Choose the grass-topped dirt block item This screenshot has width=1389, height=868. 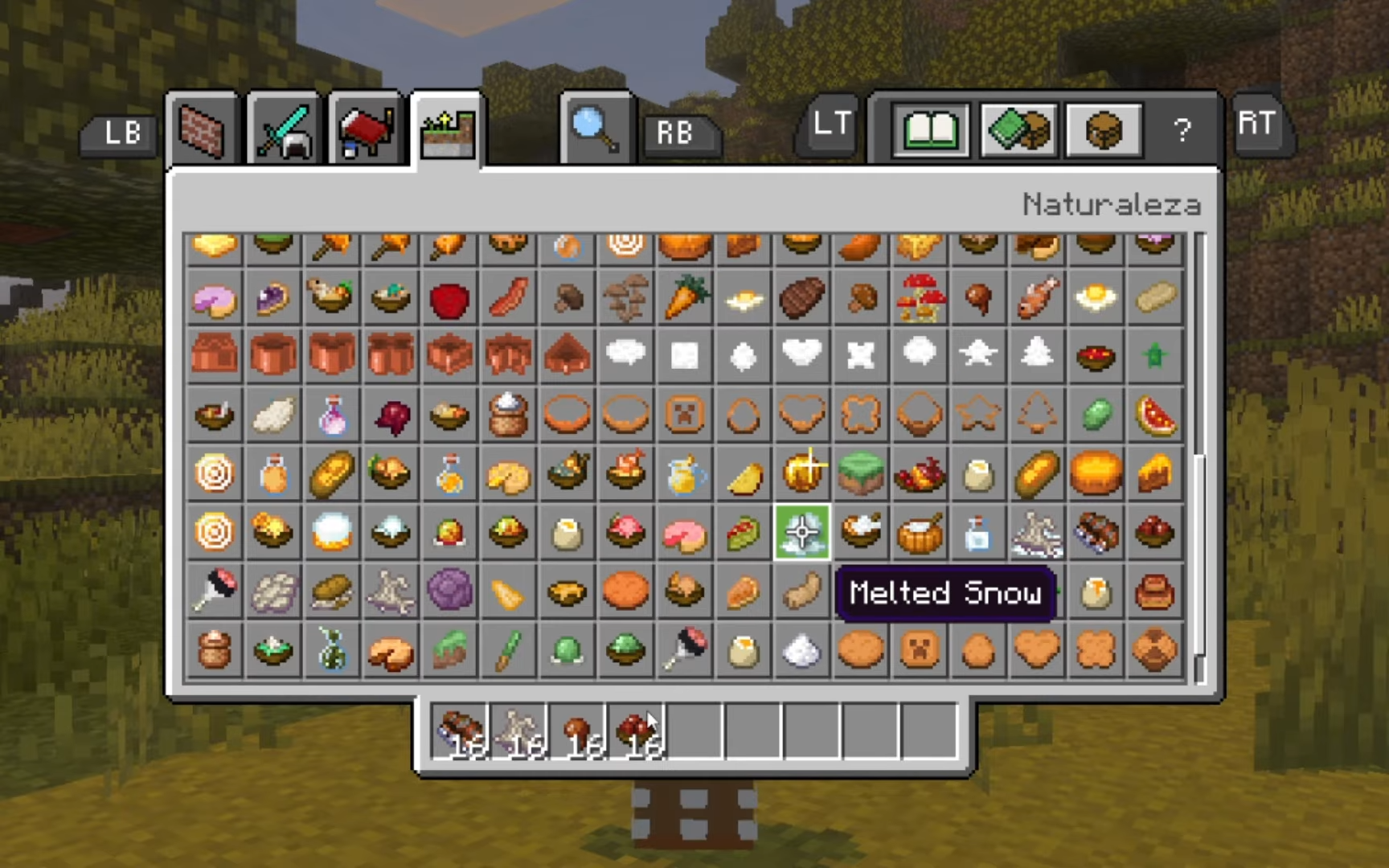click(861, 473)
